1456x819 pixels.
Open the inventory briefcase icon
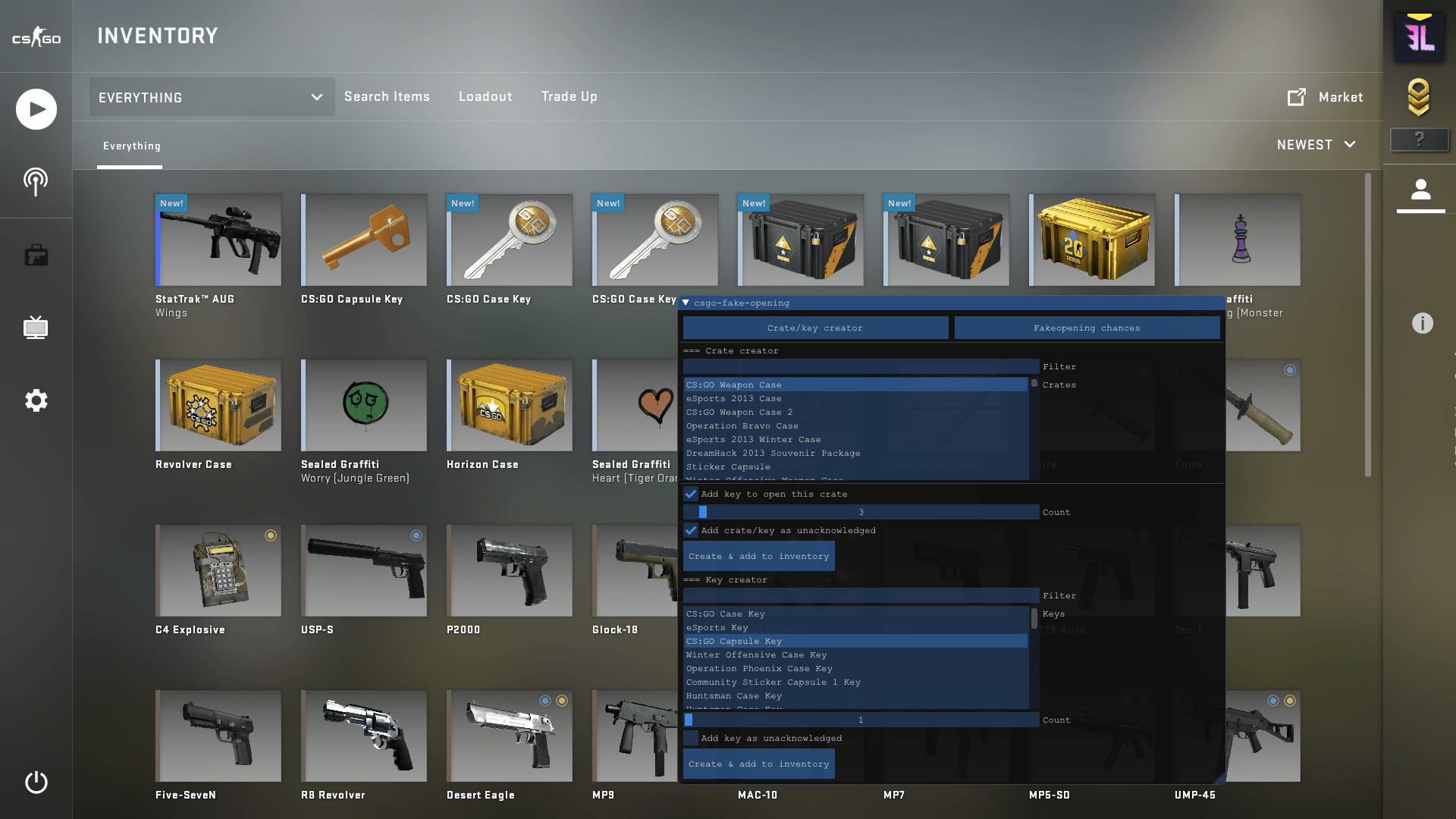pyautogui.click(x=36, y=255)
